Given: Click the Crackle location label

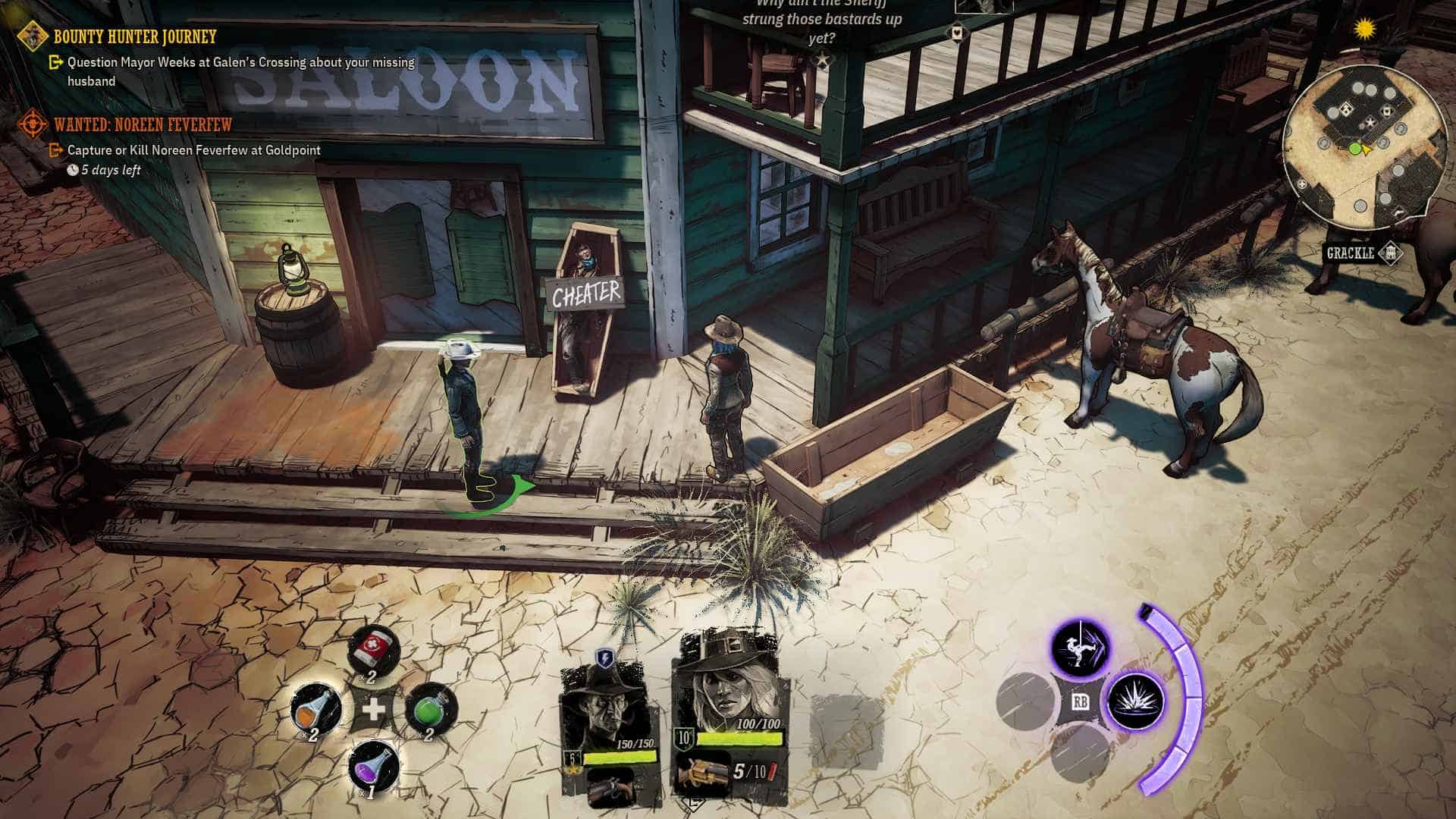Looking at the screenshot, I should point(1350,253).
